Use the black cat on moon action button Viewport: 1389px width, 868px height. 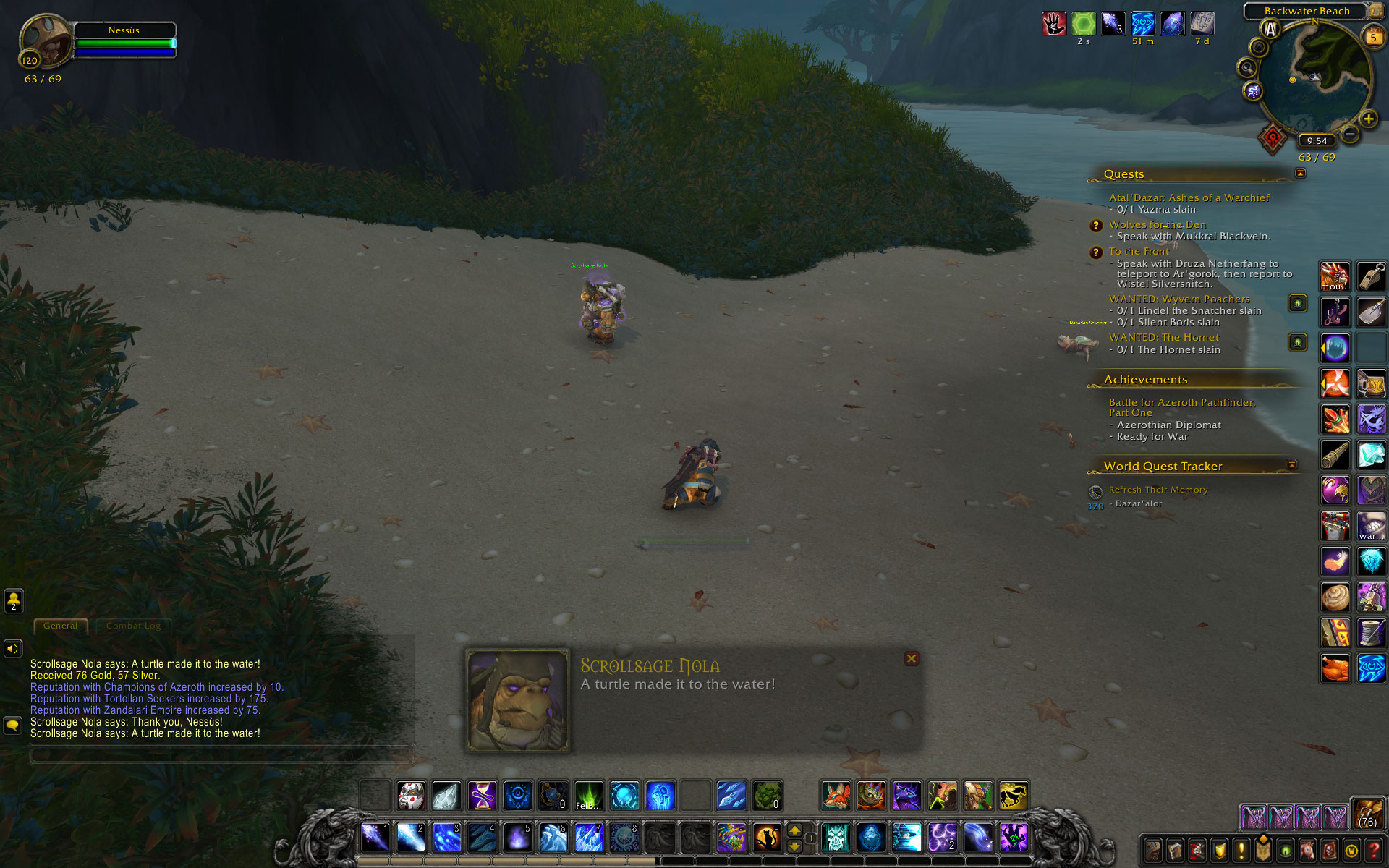click(767, 838)
